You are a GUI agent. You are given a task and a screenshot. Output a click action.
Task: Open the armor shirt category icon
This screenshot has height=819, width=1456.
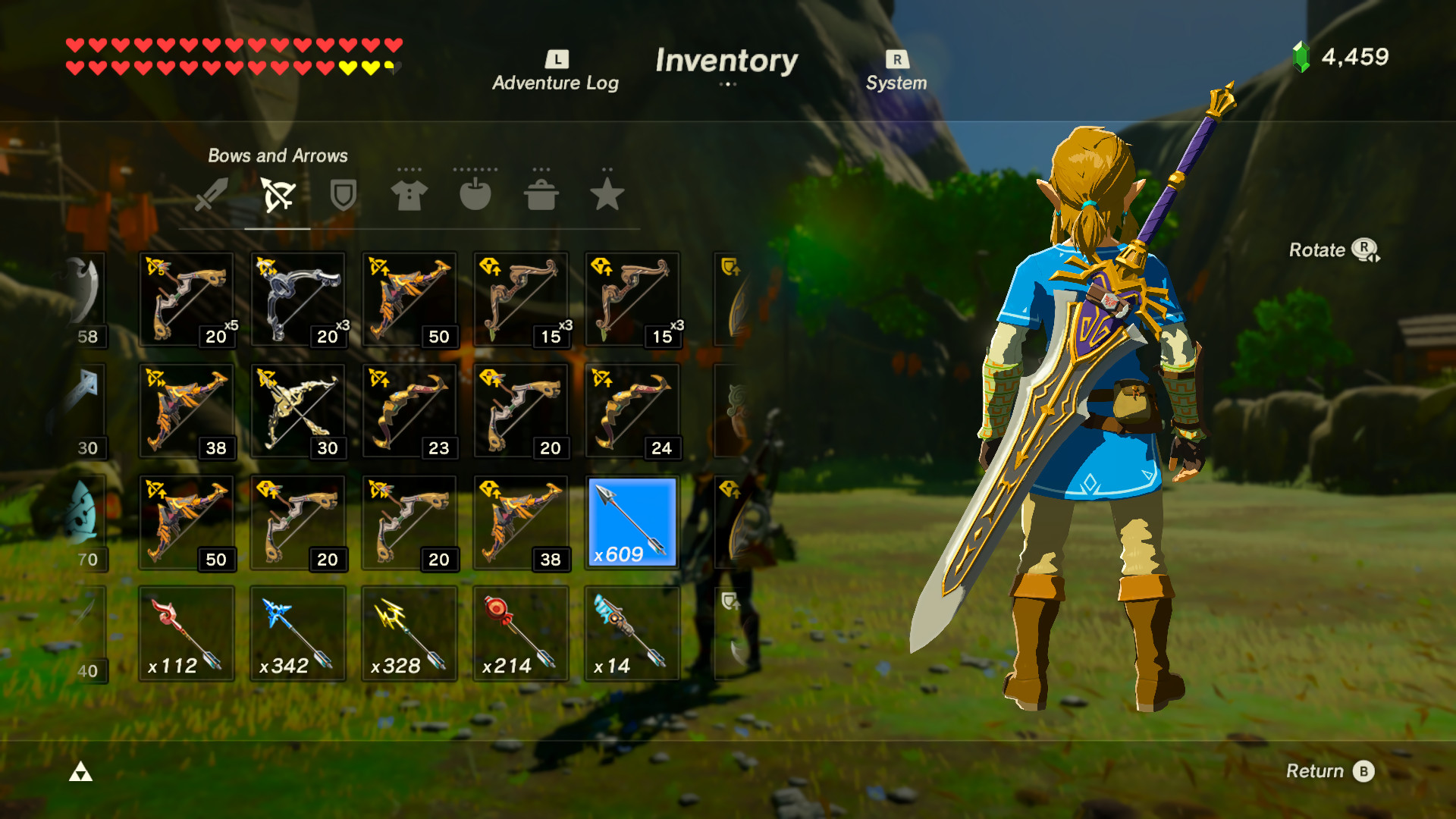(x=409, y=196)
